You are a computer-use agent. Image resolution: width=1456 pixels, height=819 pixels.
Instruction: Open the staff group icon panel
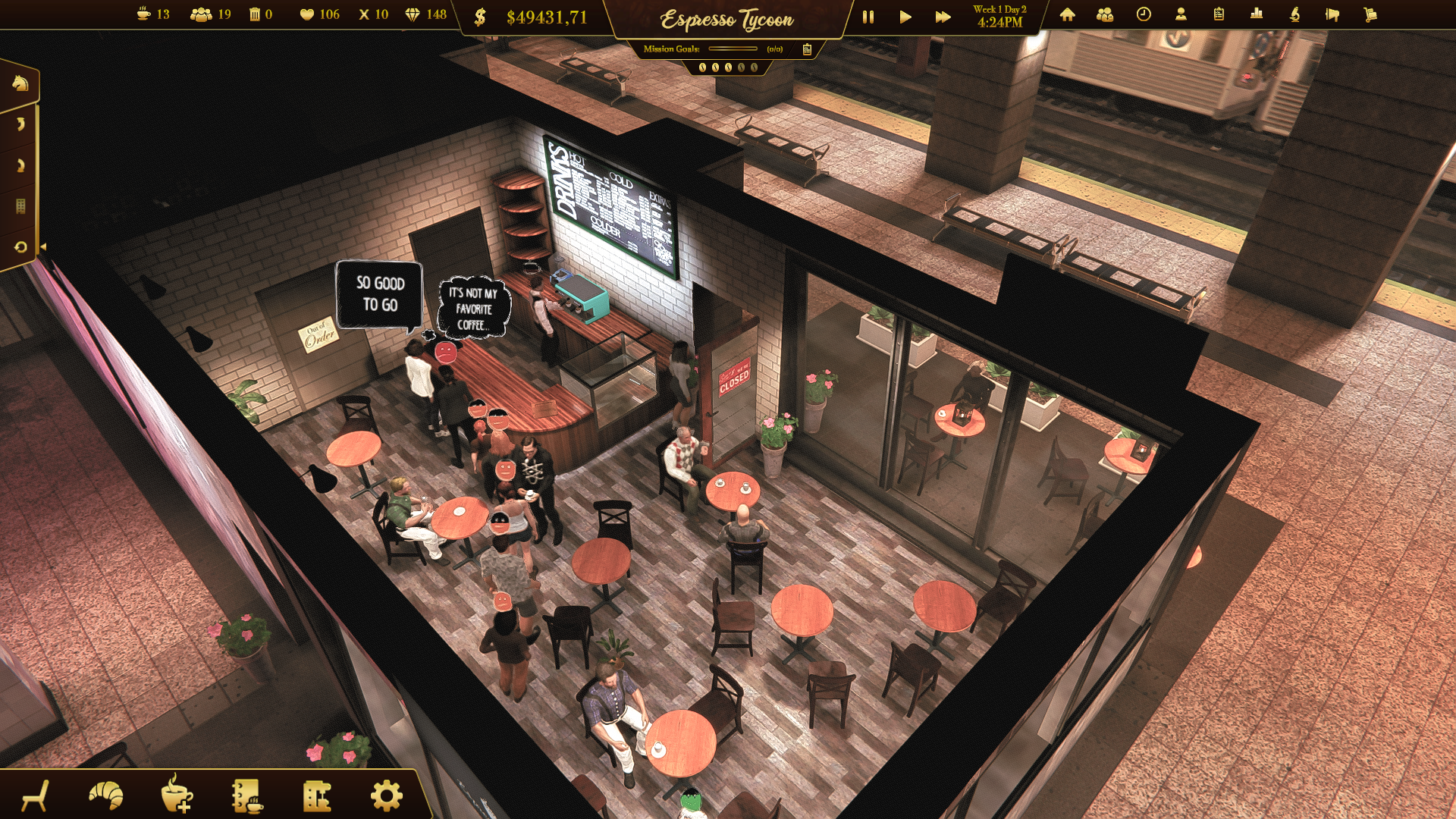(x=1105, y=14)
